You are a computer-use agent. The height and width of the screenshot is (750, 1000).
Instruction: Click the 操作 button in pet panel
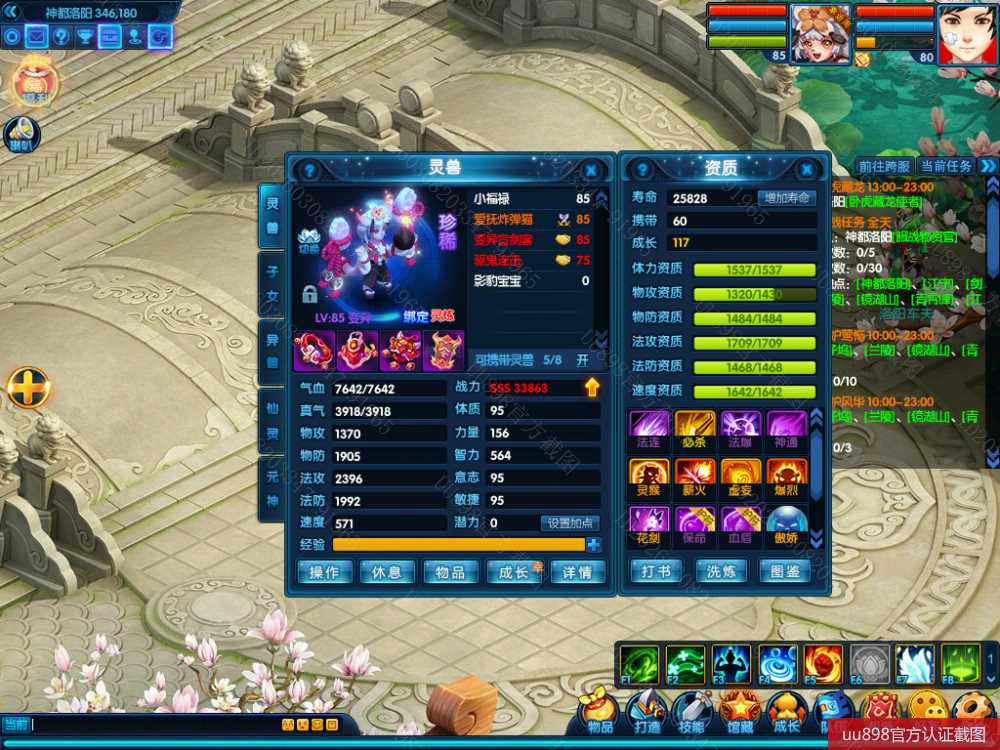[325, 572]
